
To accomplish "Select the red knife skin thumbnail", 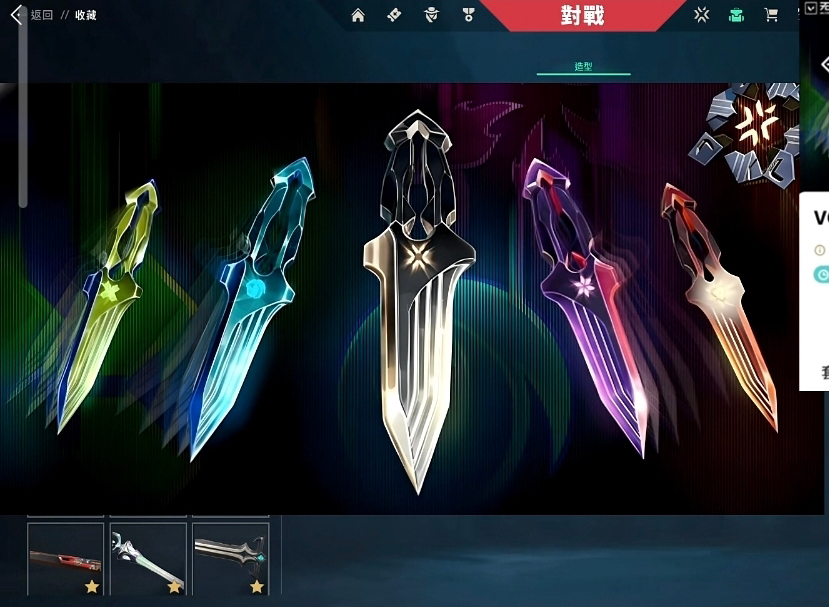I will point(66,559).
